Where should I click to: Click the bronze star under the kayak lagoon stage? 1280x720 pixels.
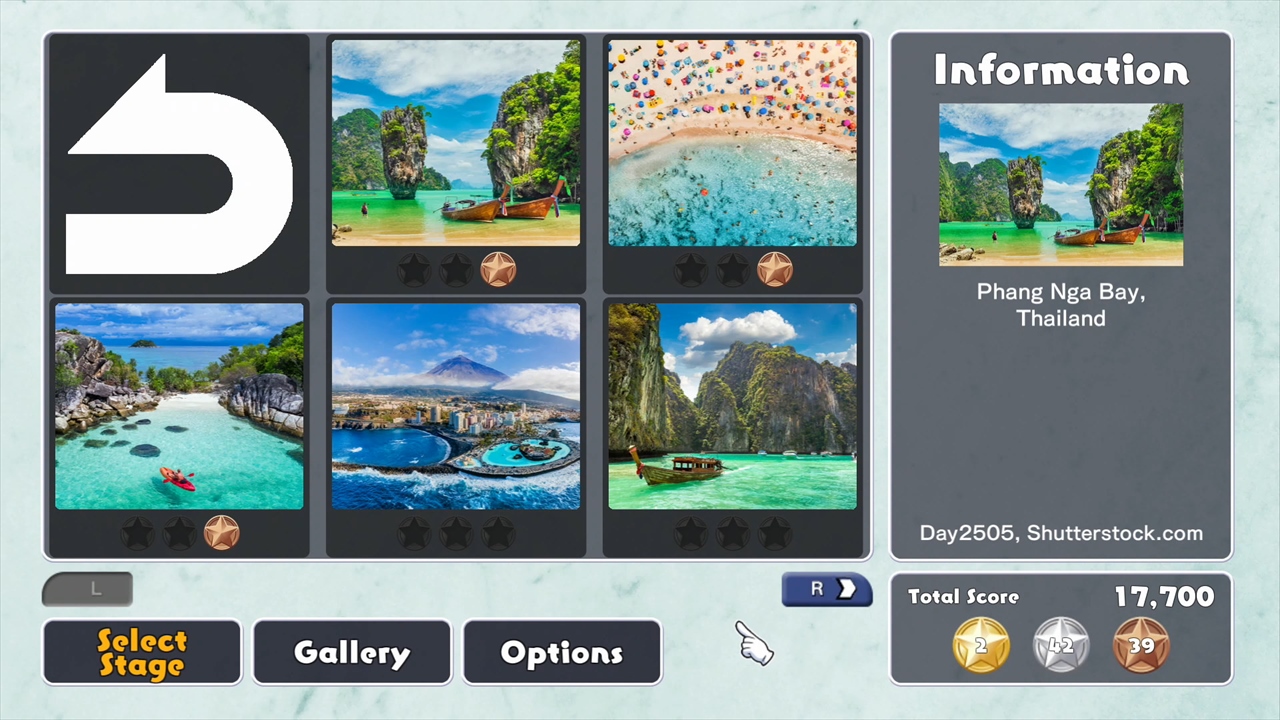[x=222, y=532]
